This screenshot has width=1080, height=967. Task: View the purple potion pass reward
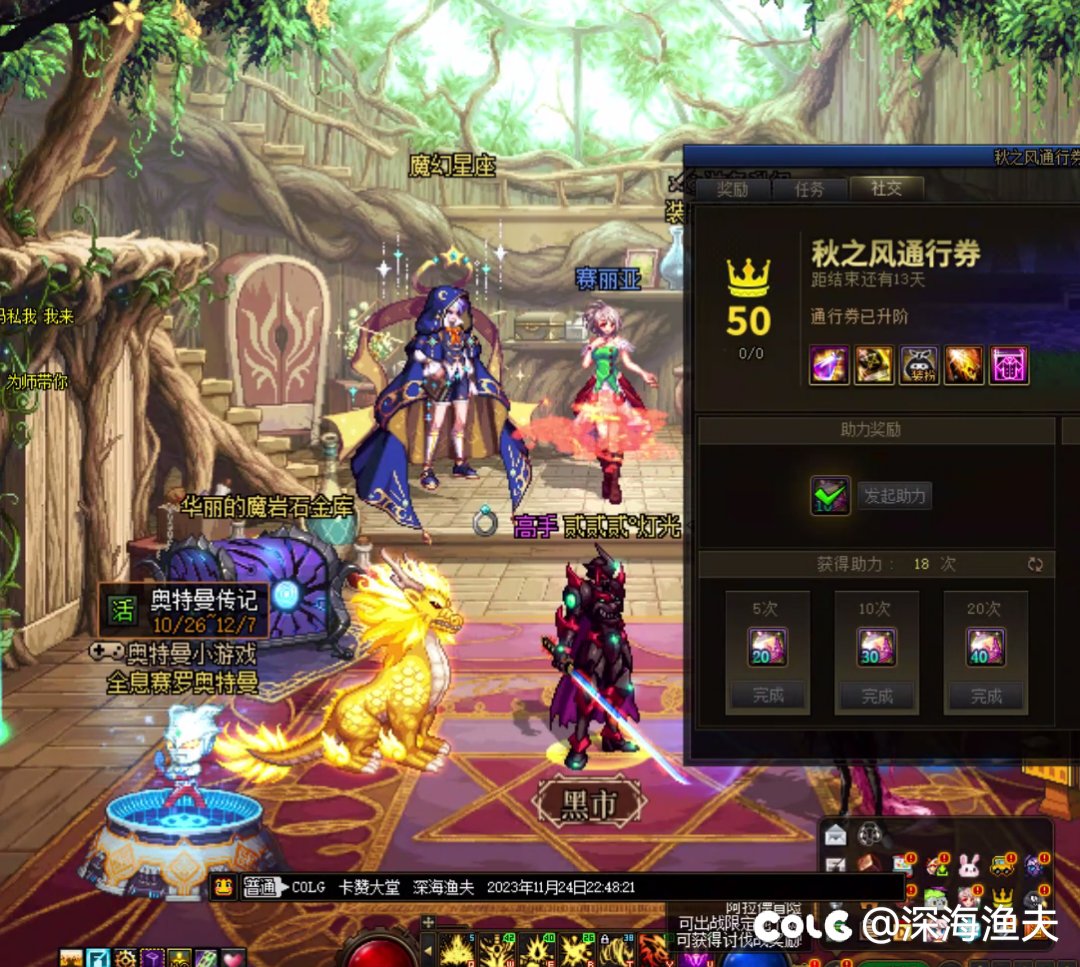point(829,365)
